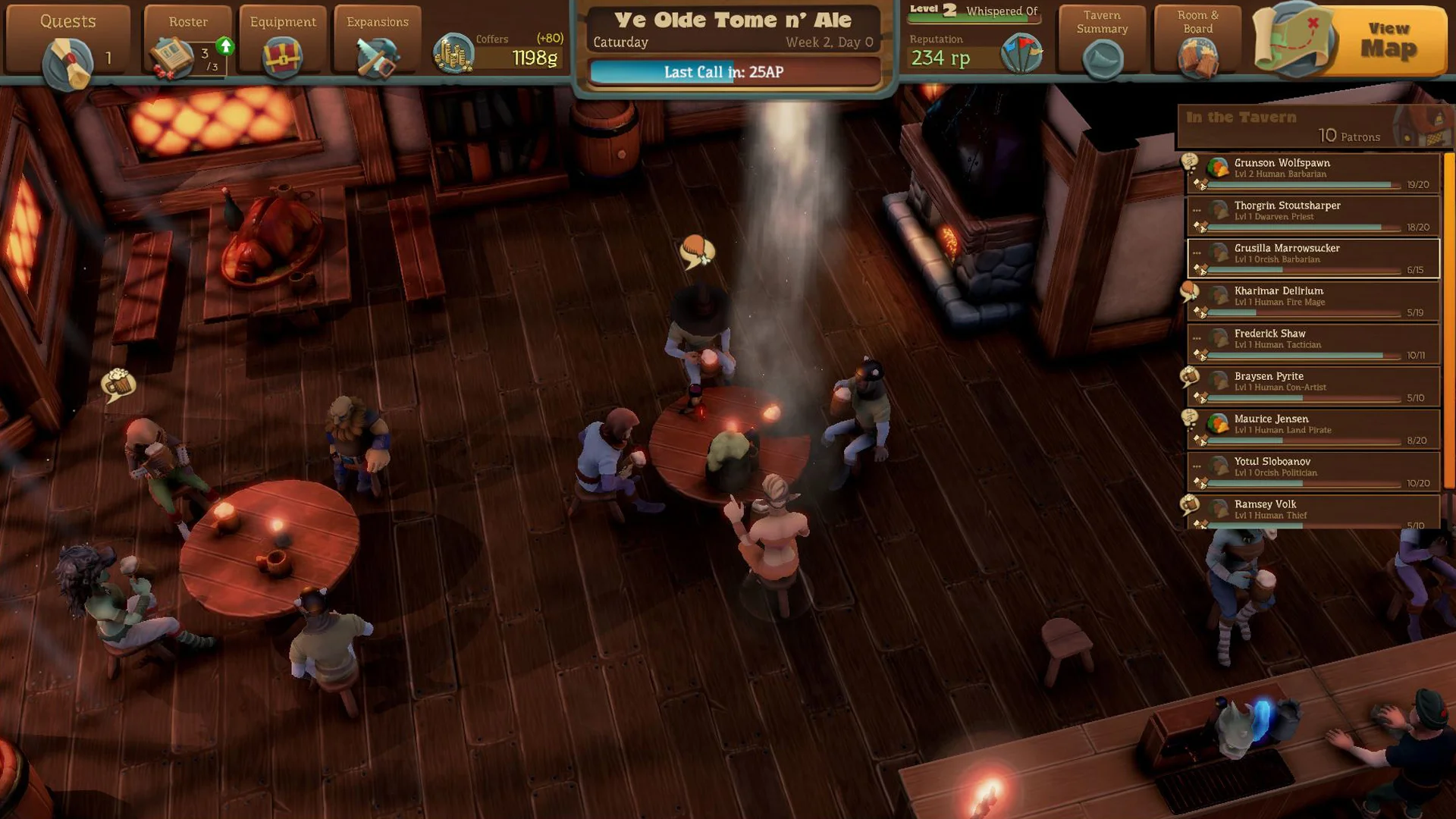
Task: Select patron Braysen Pyrite
Action: point(1313,386)
